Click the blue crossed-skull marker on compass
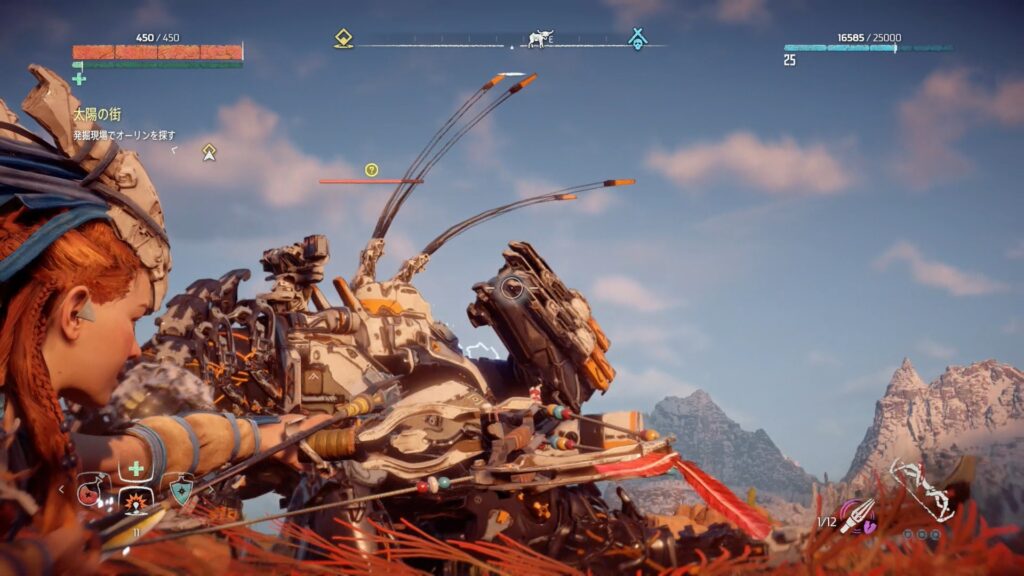Screen dimensions: 1024x576 637,39
